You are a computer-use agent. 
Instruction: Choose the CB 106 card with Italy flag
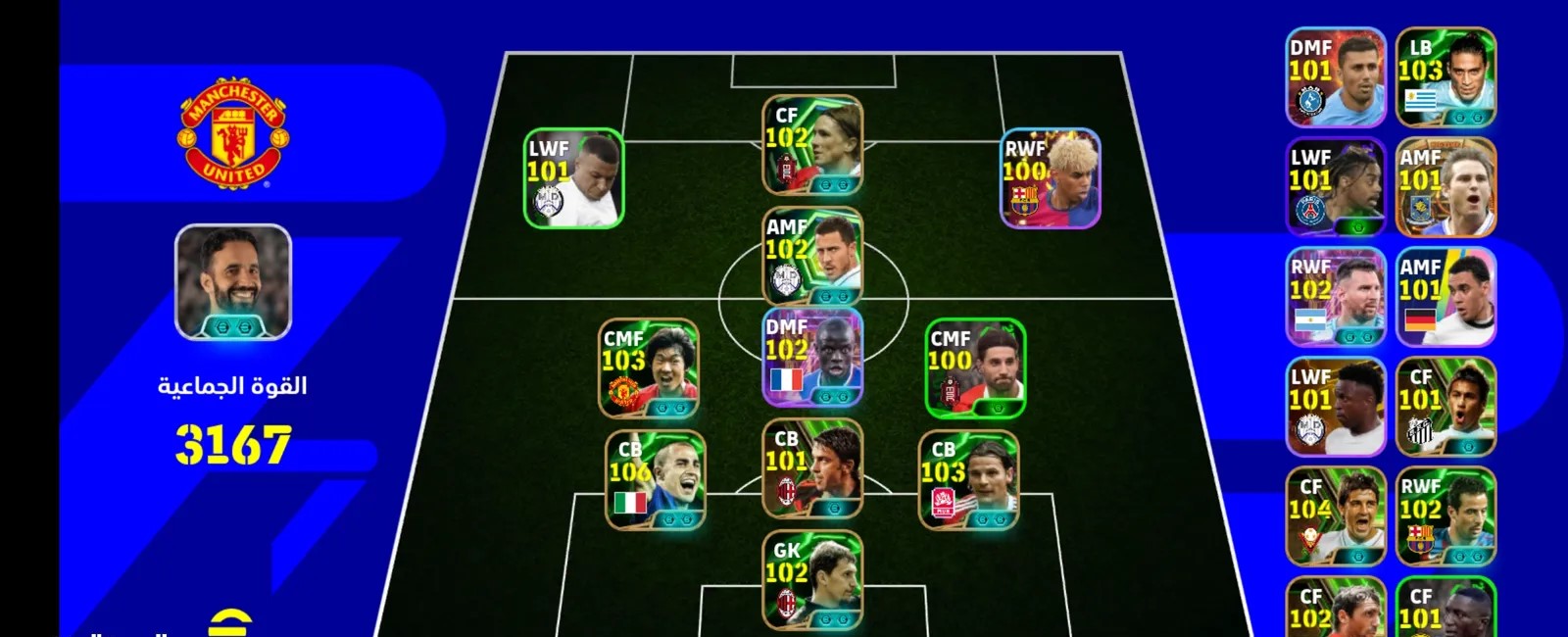pyautogui.click(x=655, y=480)
